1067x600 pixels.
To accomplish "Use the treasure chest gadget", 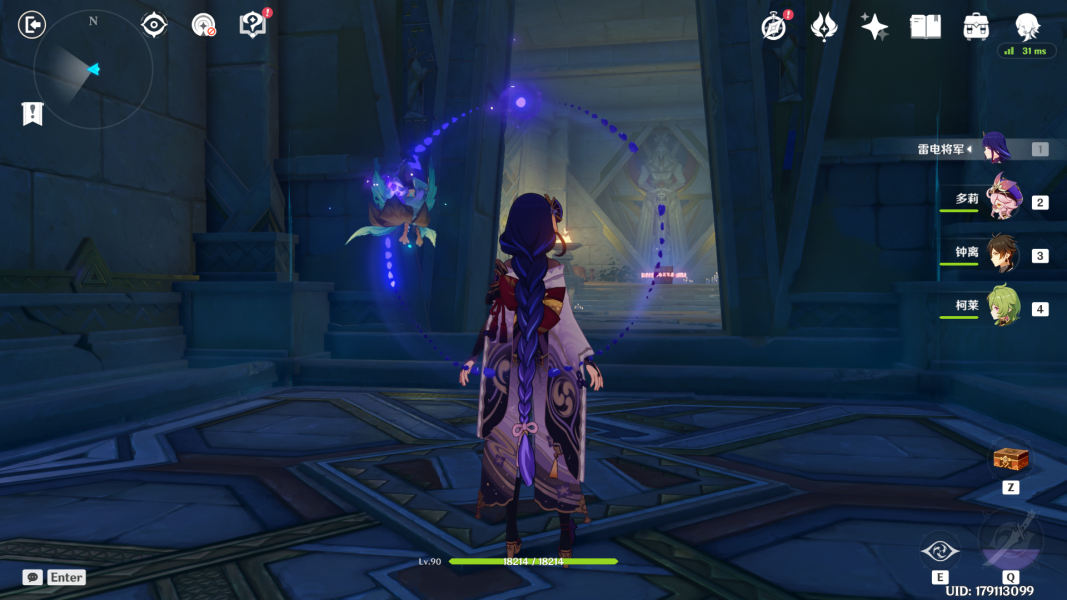I will pyautogui.click(x=1010, y=461).
